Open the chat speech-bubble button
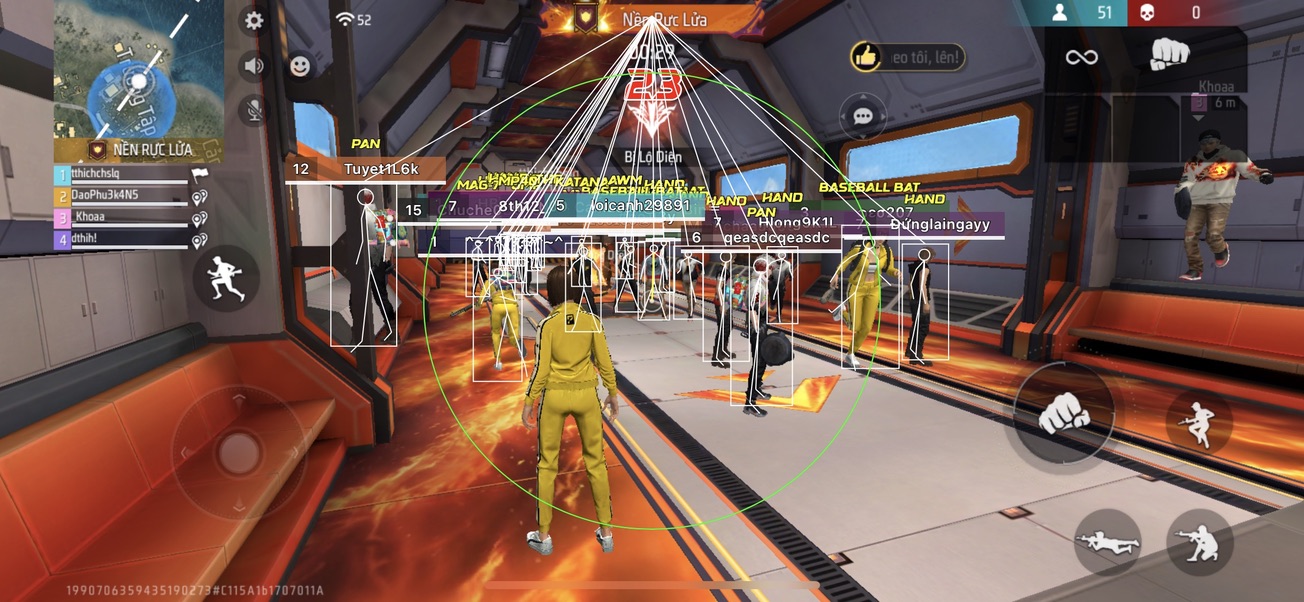The image size is (1304, 602). pyautogui.click(x=862, y=117)
